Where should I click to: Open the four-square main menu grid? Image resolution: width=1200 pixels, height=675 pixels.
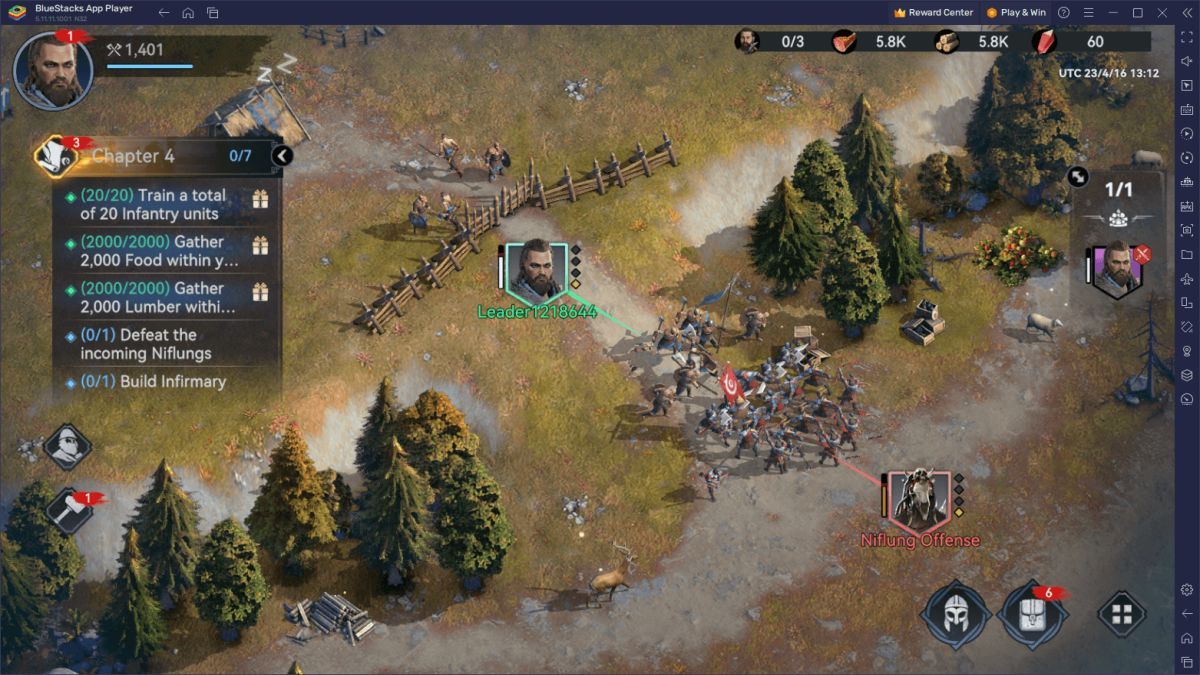[1122, 613]
